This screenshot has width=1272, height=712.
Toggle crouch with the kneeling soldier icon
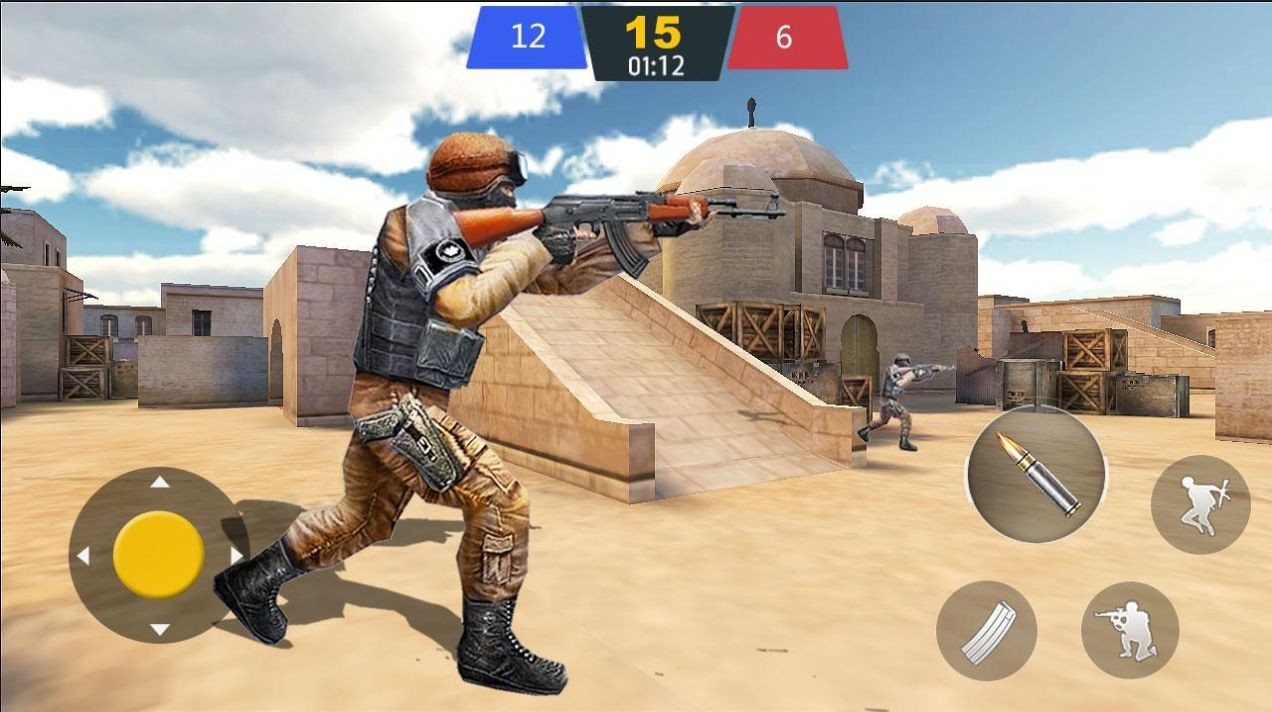(1130, 630)
